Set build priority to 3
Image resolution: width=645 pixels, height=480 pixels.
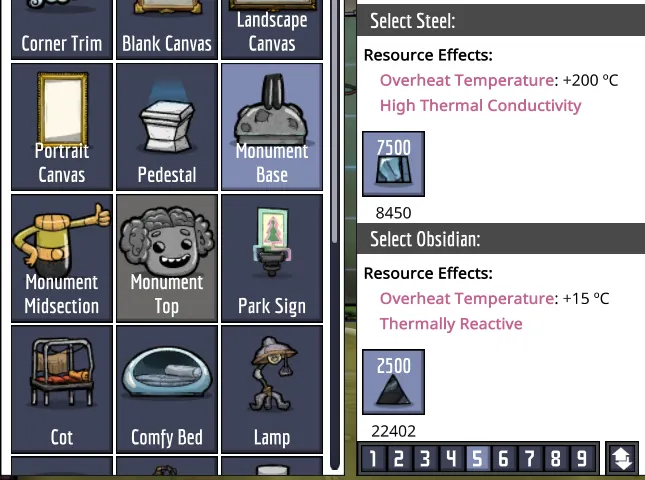(425, 459)
